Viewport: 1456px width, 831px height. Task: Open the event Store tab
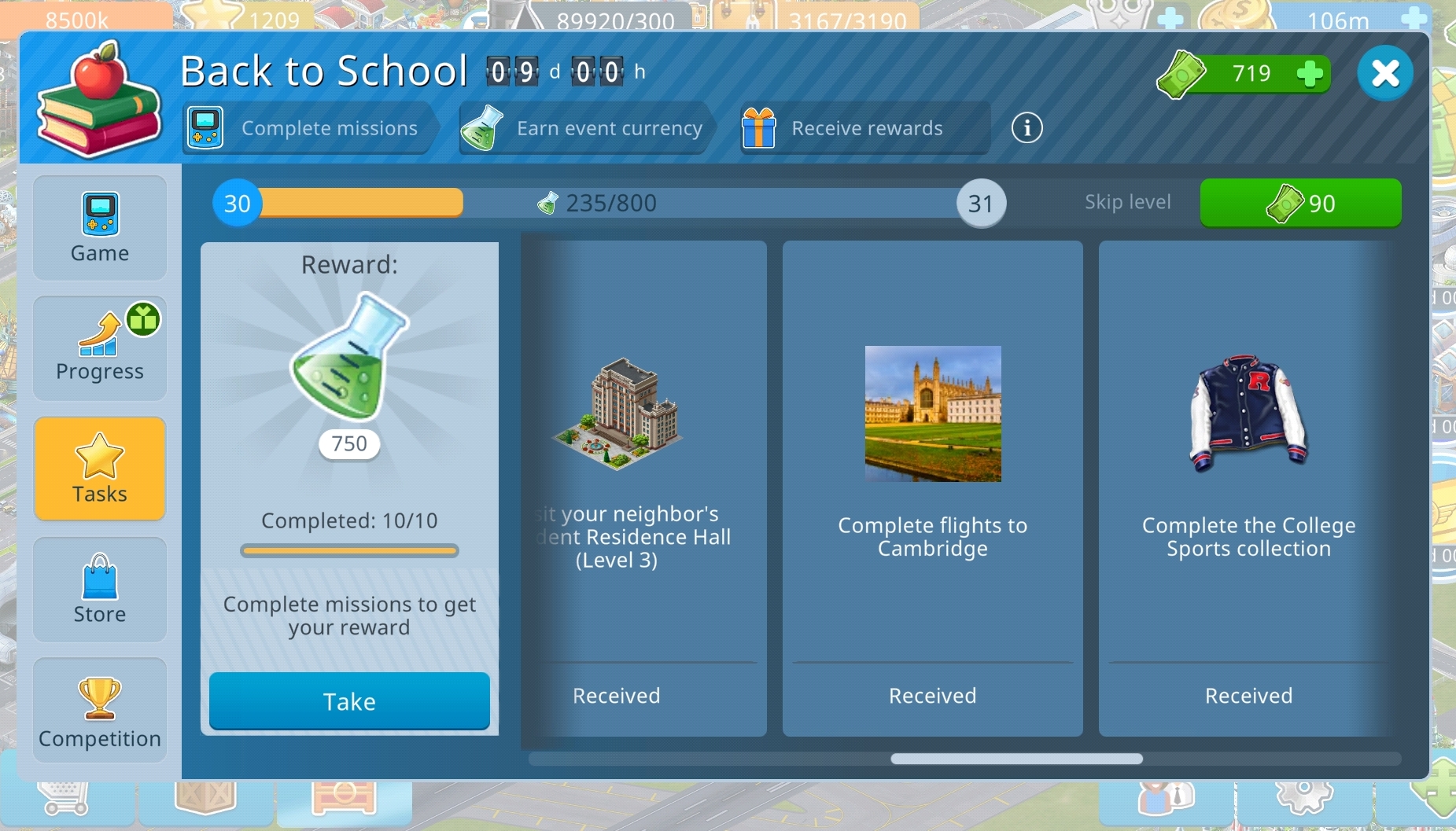pos(100,589)
